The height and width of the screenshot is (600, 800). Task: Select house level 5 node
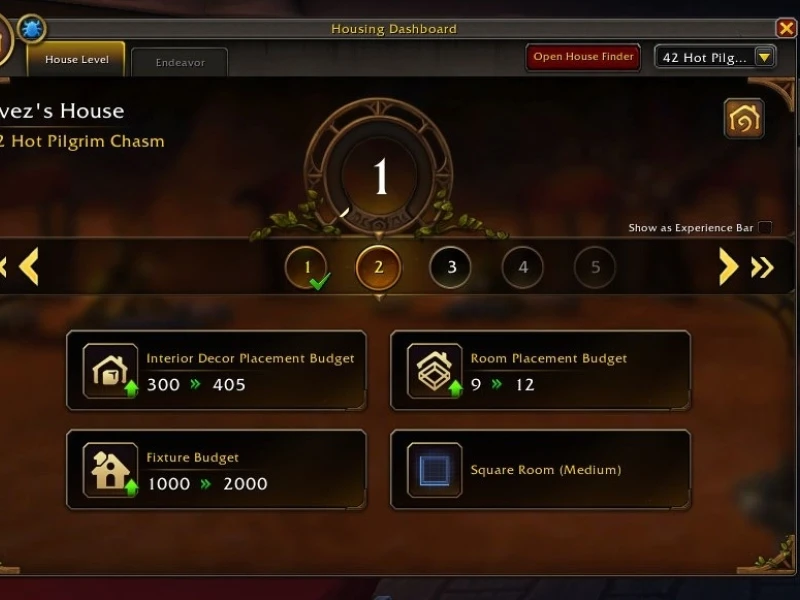pos(595,267)
